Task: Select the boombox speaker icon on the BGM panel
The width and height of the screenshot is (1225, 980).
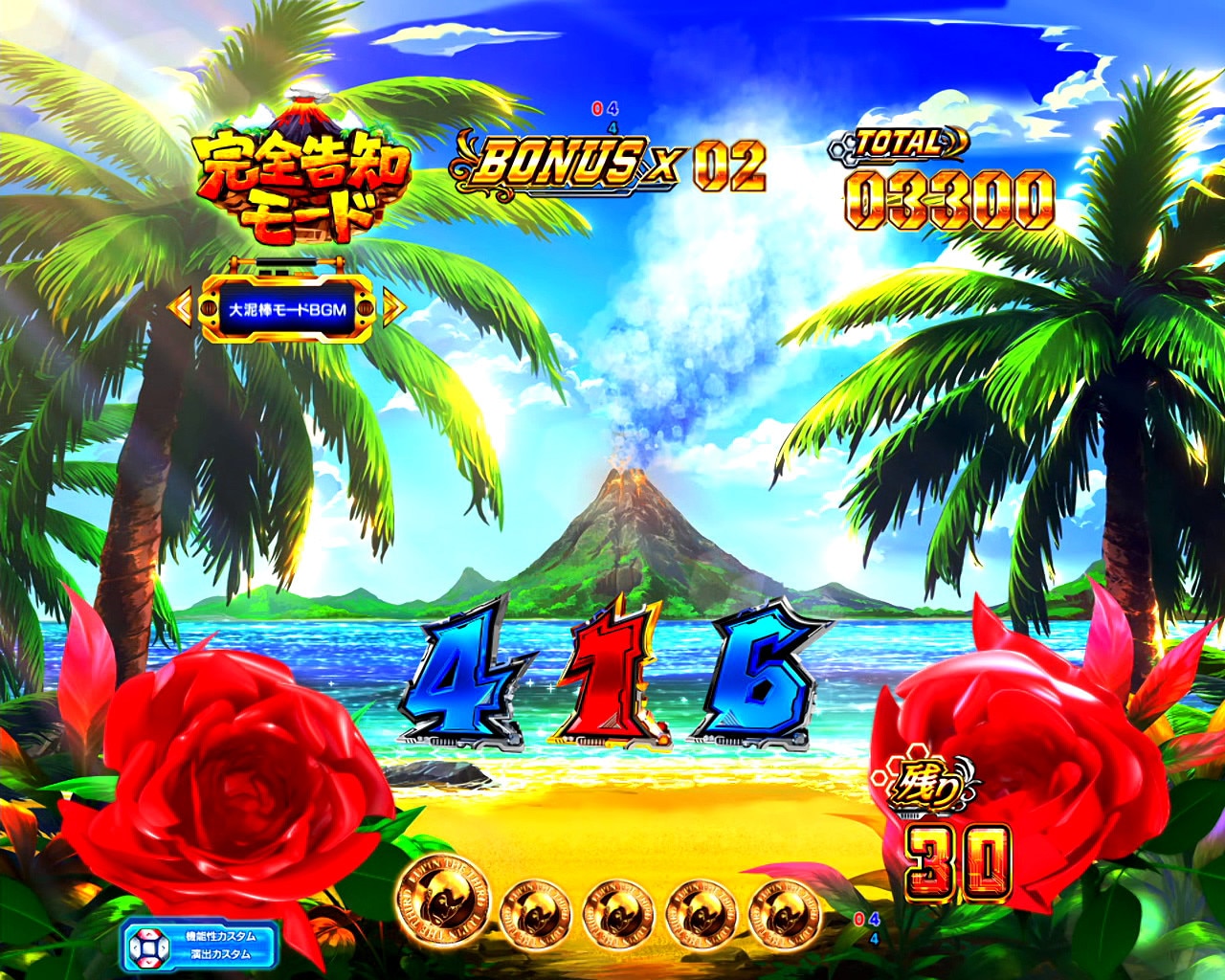Action: (x=210, y=308)
